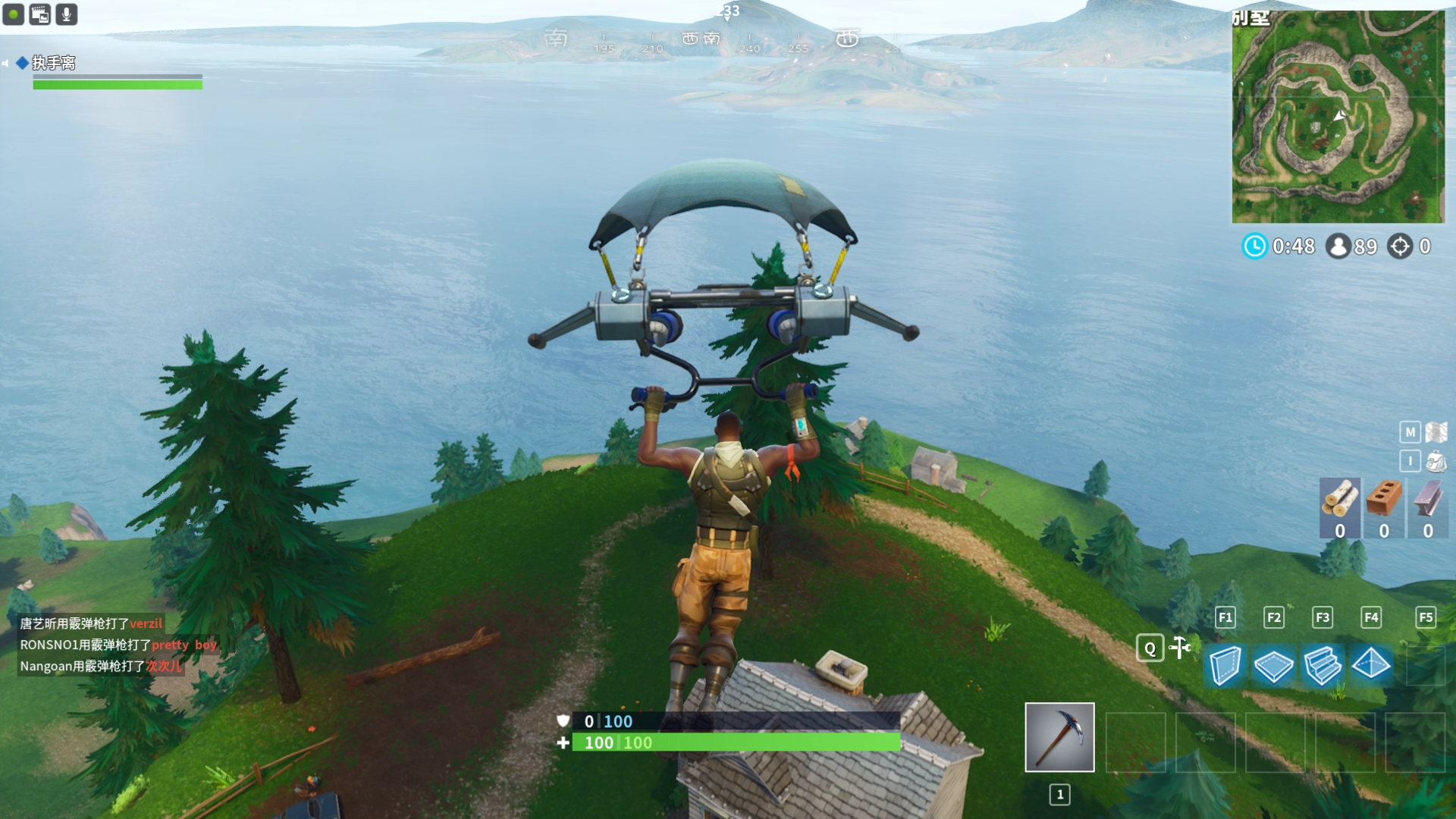Select teammate 执手离 in squad list
The width and height of the screenshot is (1456, 819).
[x=53, y=63]
